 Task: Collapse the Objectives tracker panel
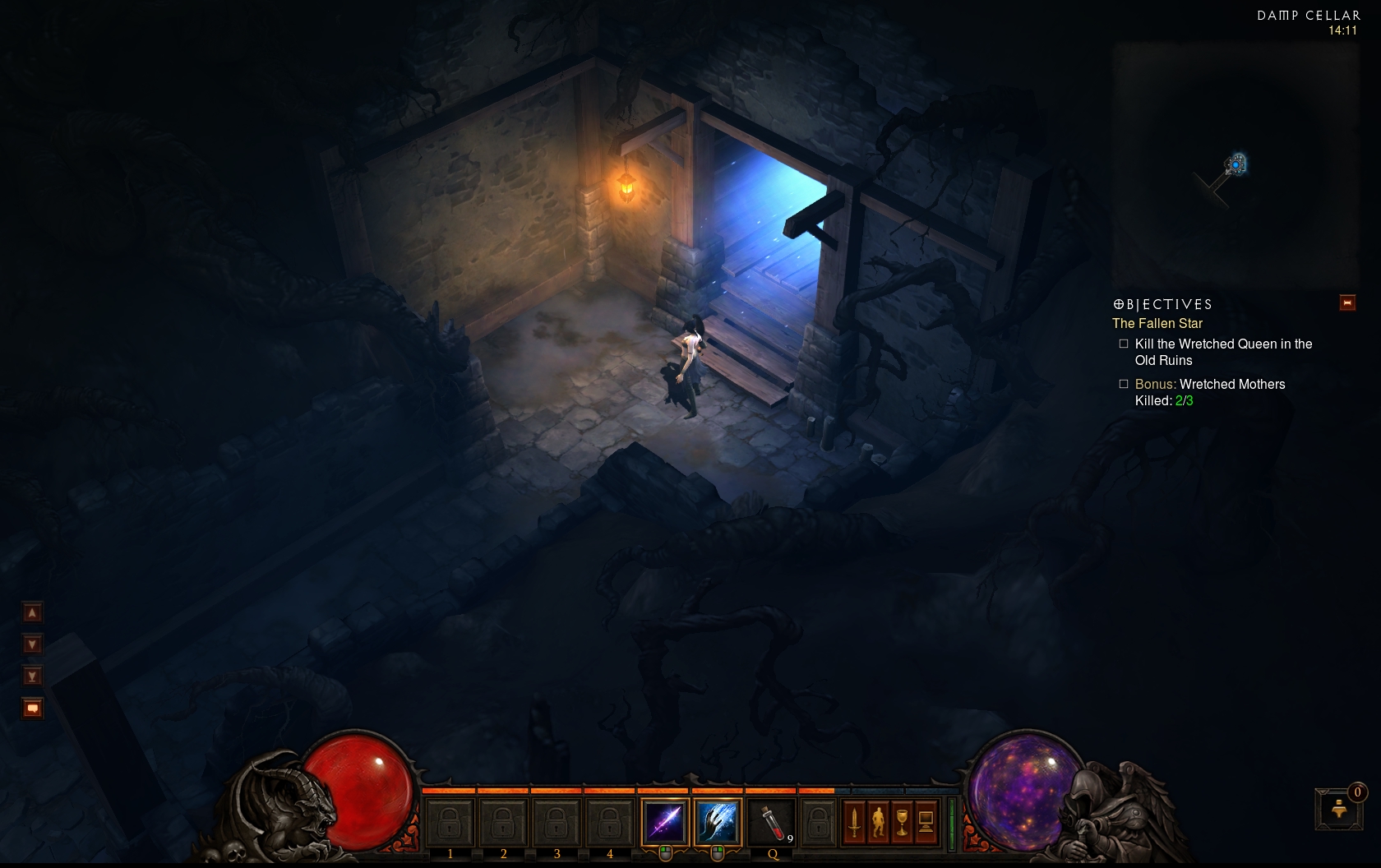pos(1347,303)
